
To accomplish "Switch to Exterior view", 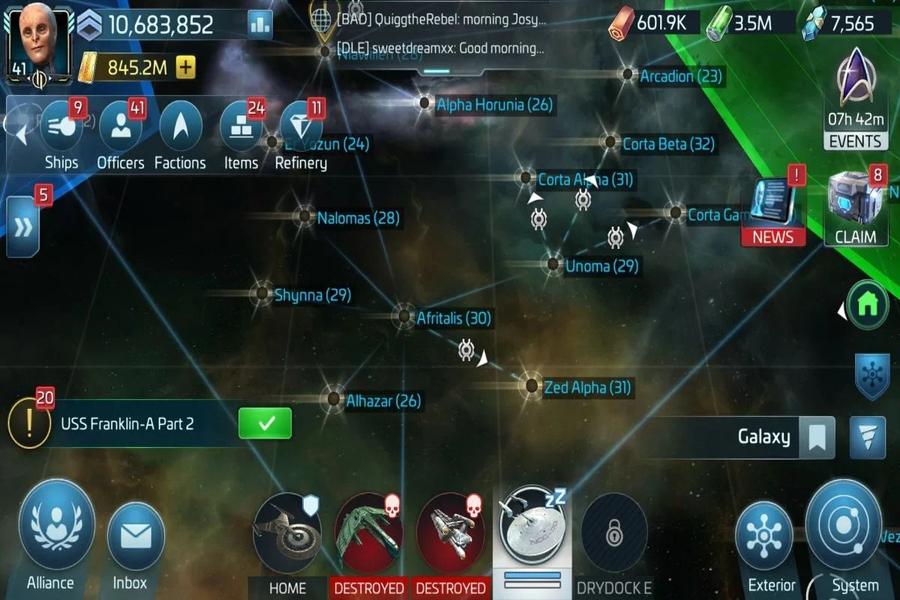I will click(x=772, y=538).
